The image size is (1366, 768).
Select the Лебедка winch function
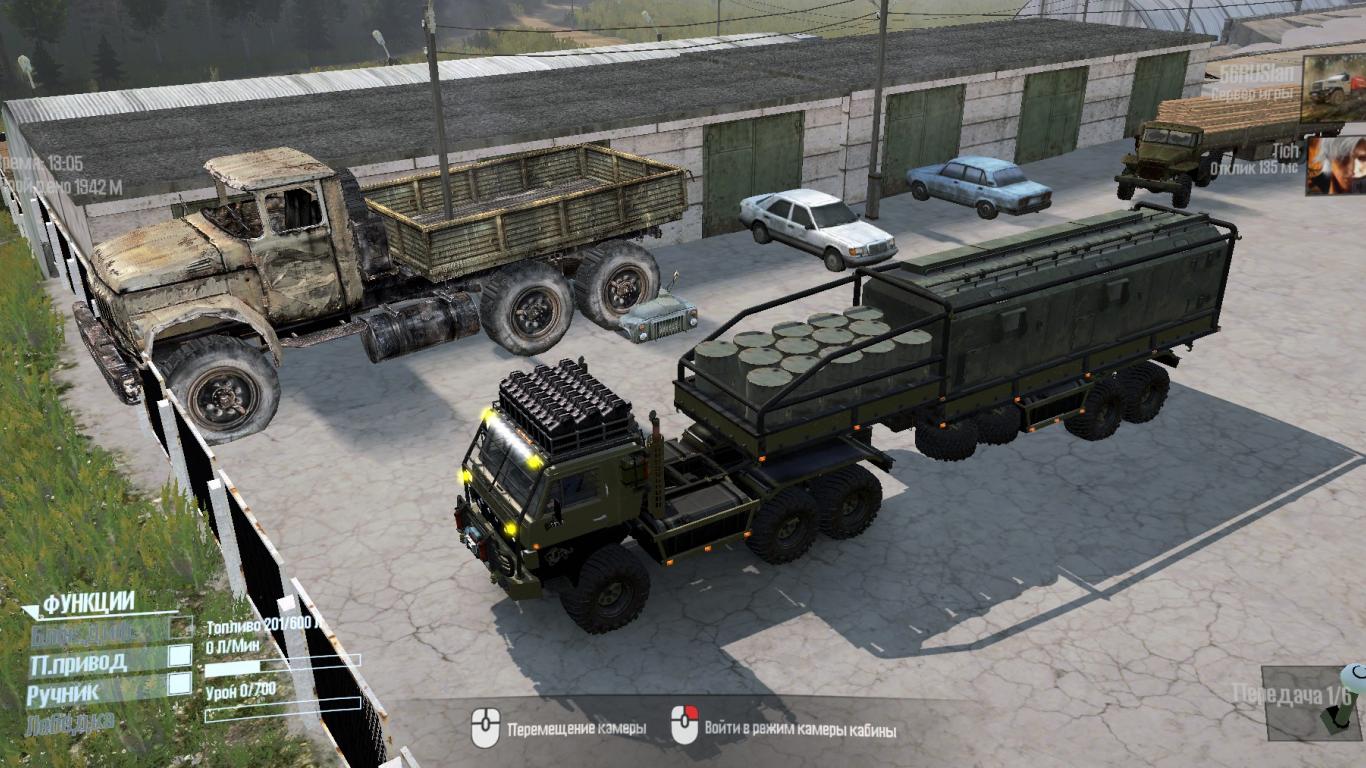pos(71,721)
